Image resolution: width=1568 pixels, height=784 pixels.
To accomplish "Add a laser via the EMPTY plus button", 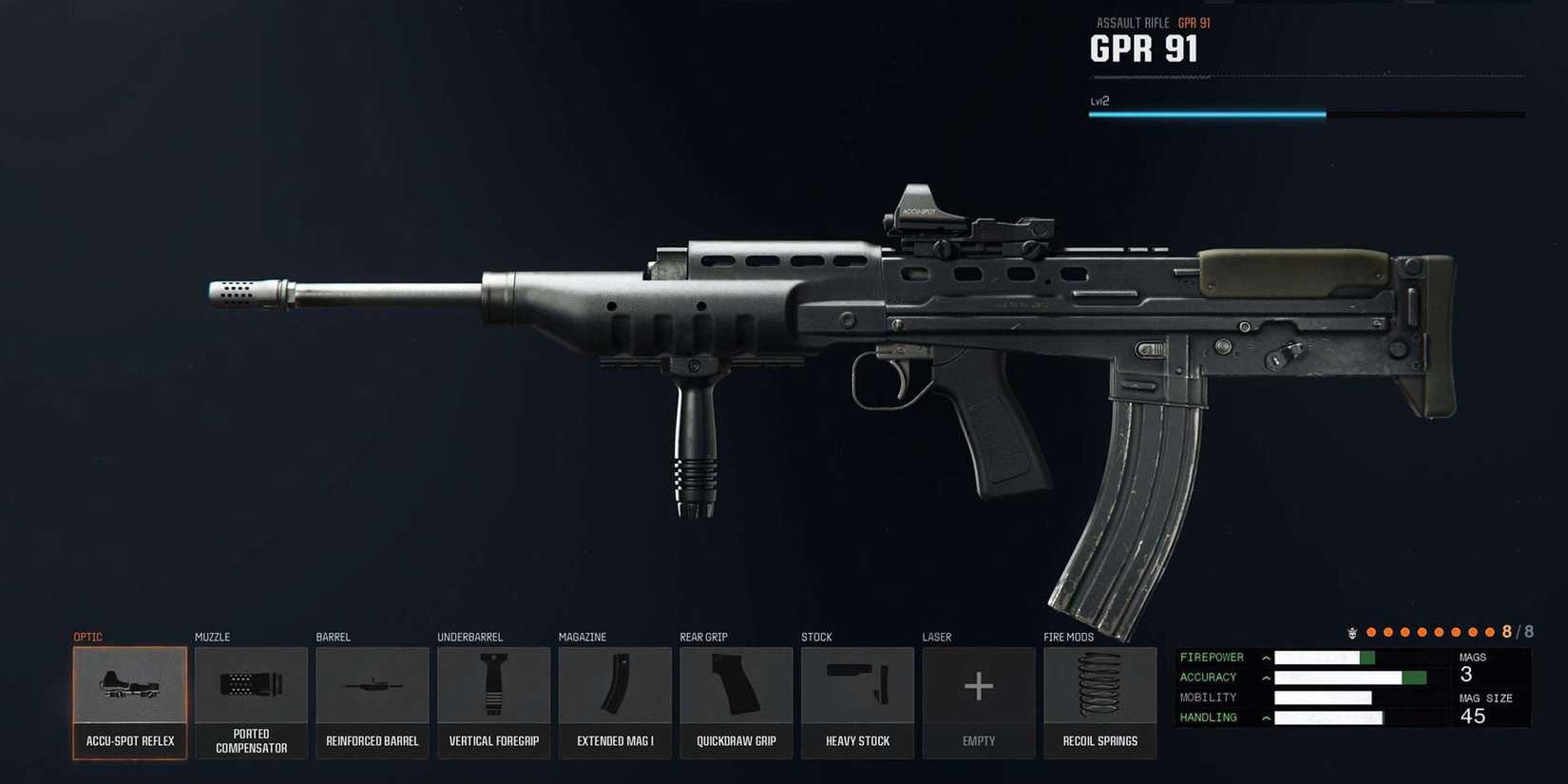I will point(979,686).
